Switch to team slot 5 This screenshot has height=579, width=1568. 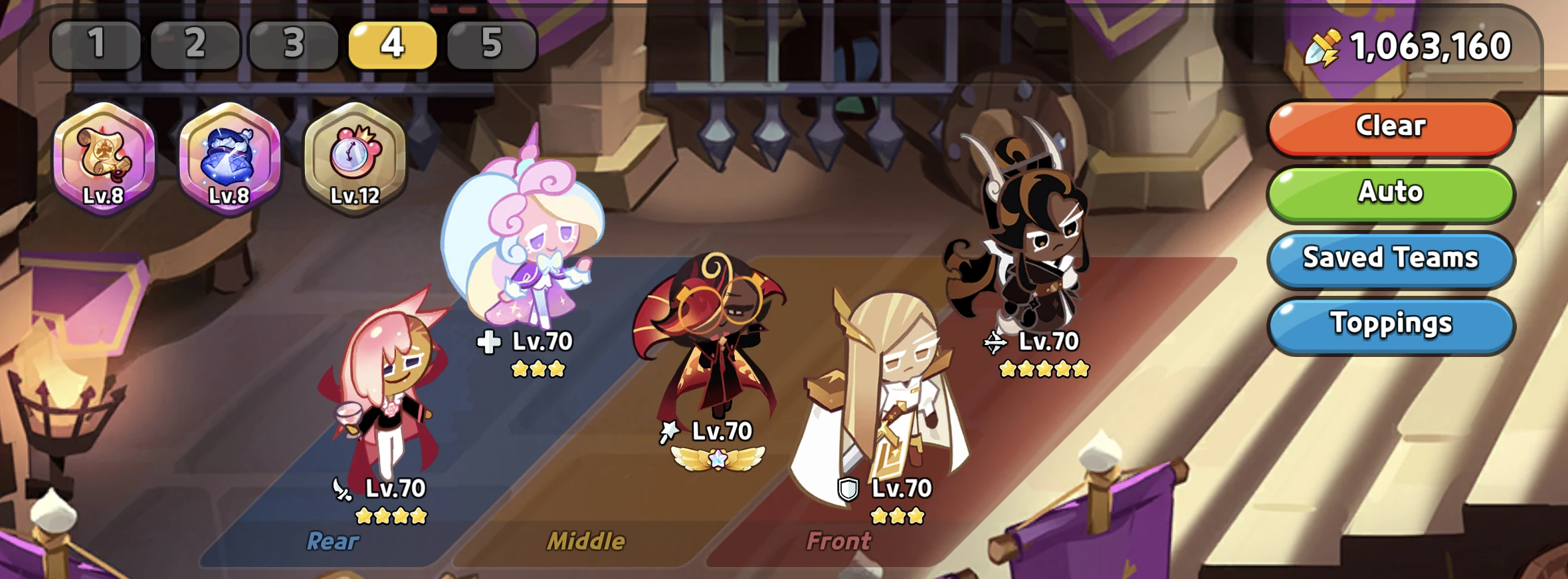pos(491,45)
